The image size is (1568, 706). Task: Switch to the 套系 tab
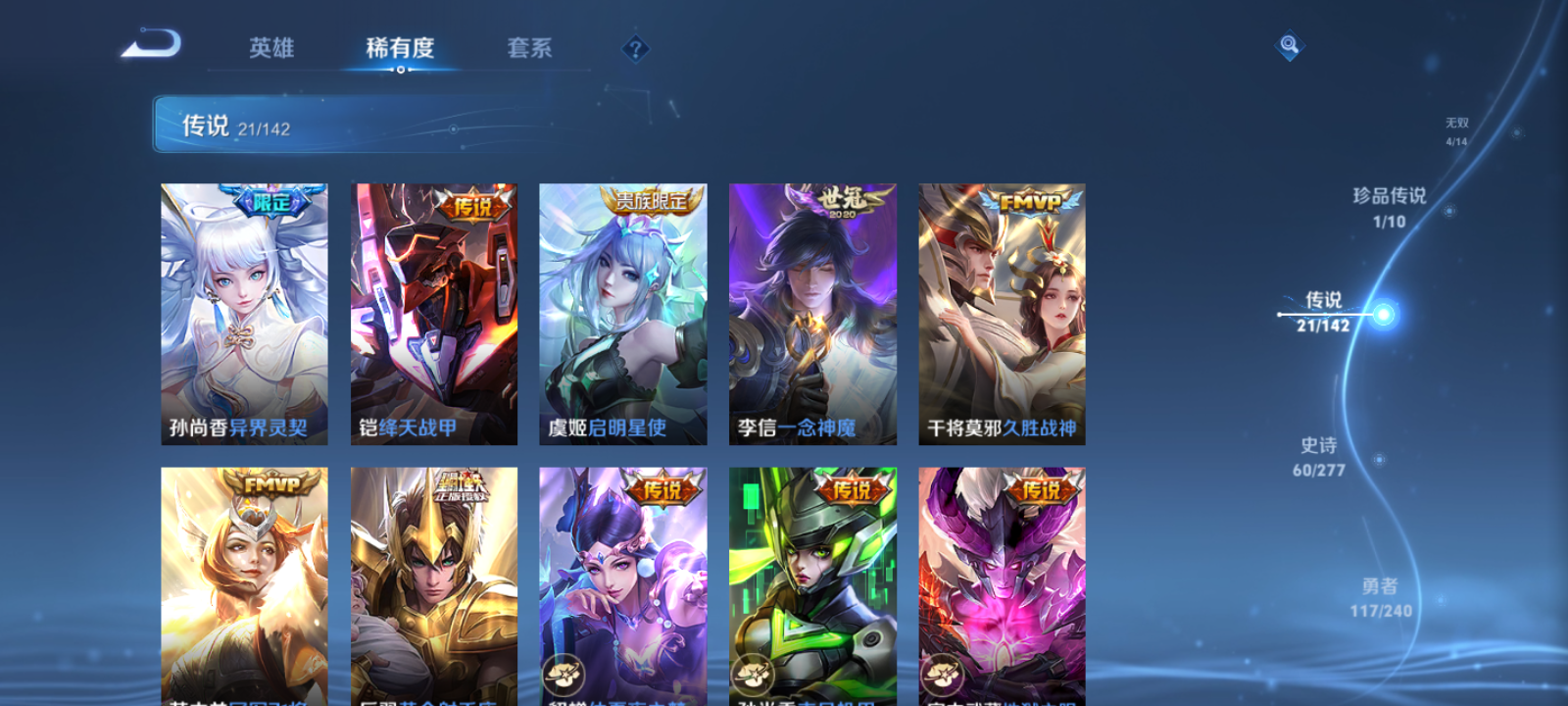528,49
